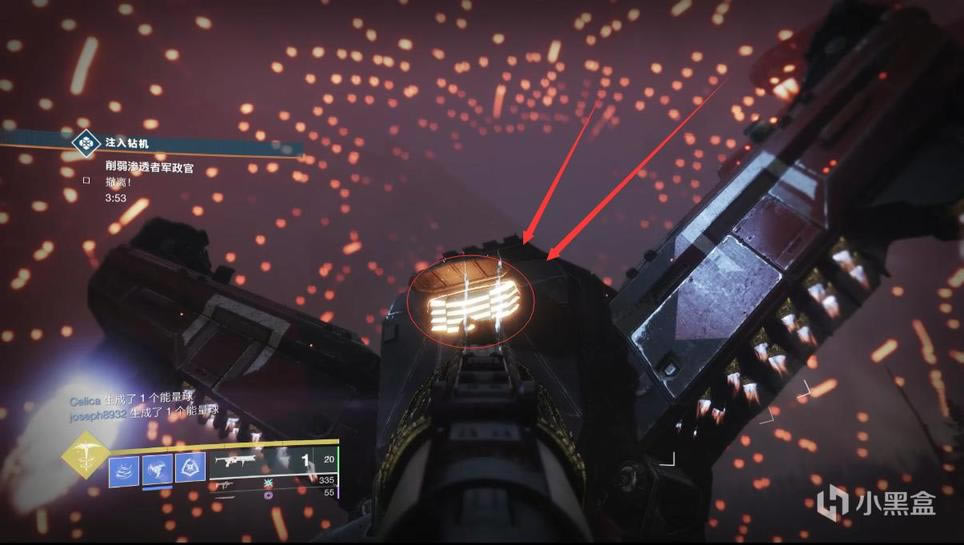
Task: Click the diamond activity emblem icon
Action: point(87,143)
